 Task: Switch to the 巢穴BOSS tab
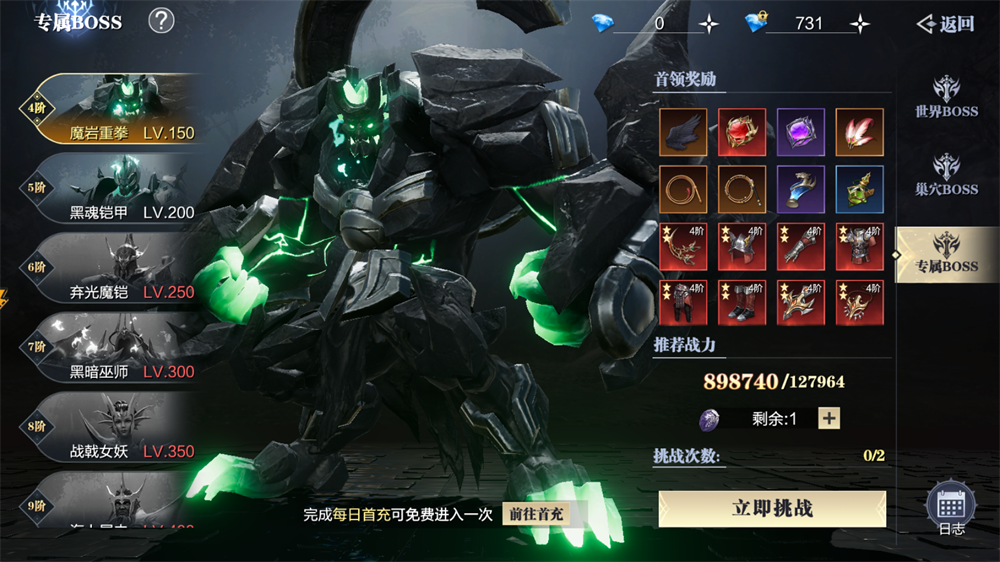pyautogui.click(x=946, y=175)
